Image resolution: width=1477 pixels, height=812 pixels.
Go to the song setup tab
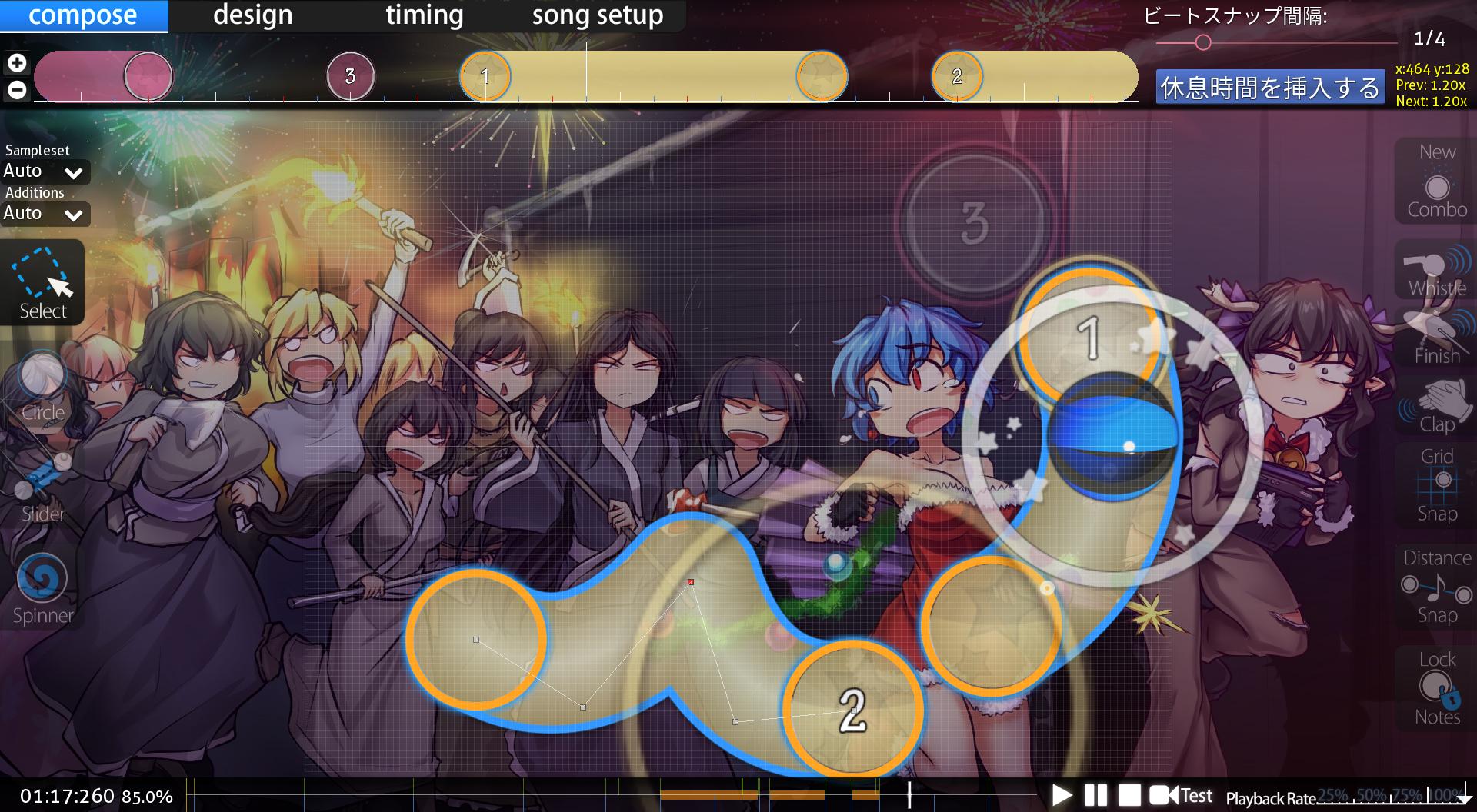pos(597,15)
